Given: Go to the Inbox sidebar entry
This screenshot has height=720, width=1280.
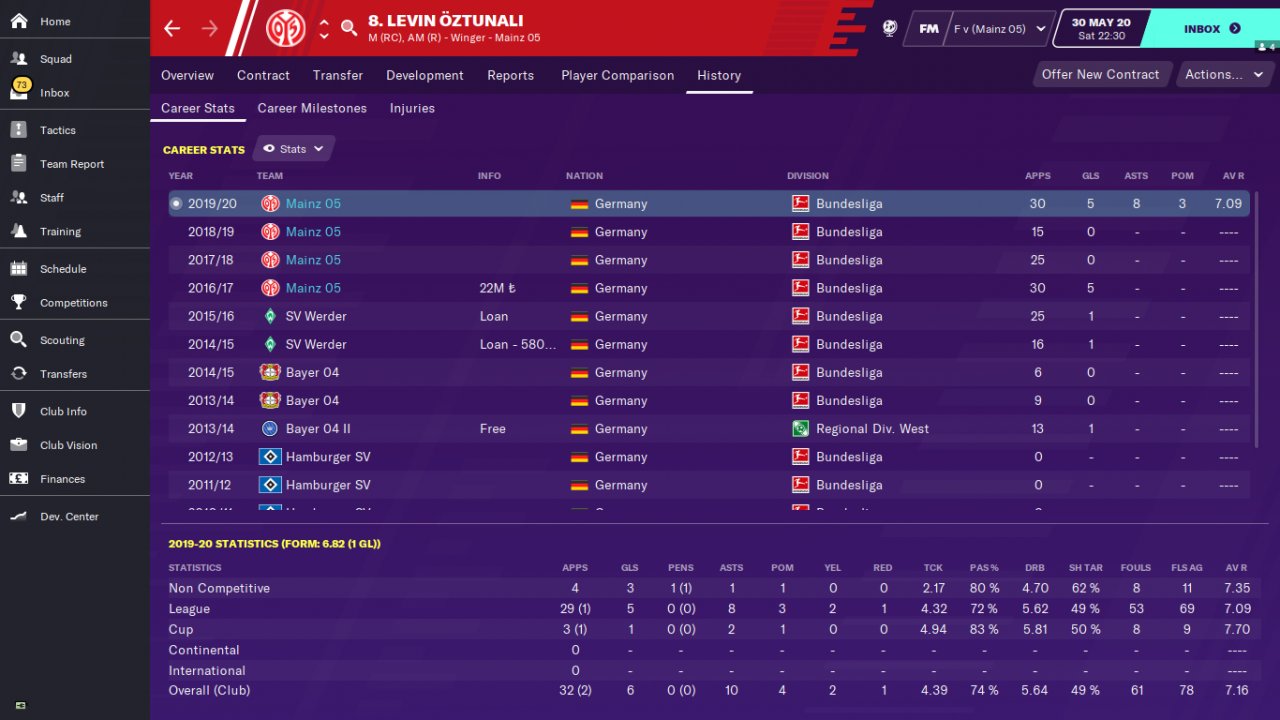Looking at the screenshot, I should click(55, 93).
